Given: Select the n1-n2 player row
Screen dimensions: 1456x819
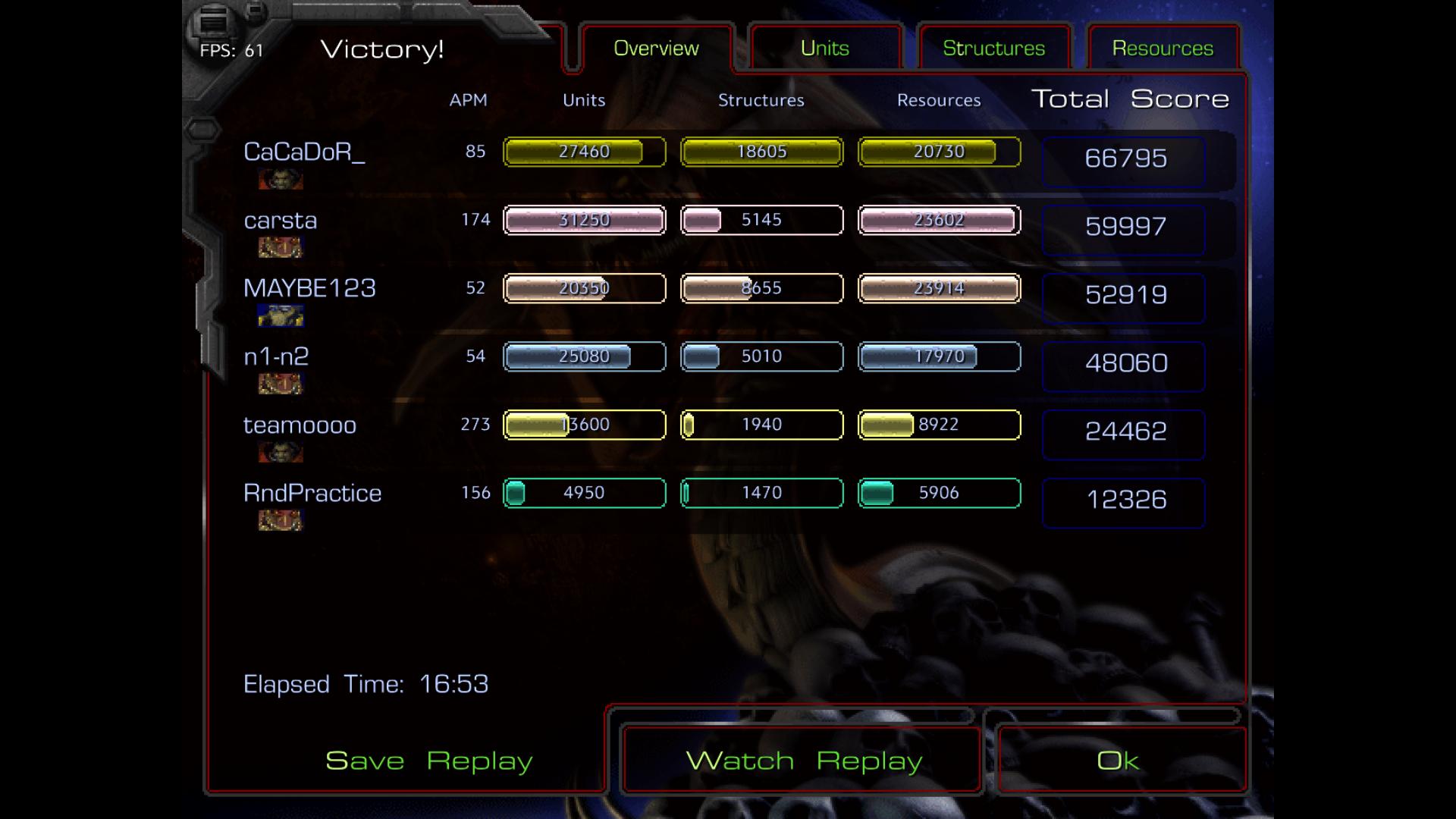Looking at the screenshot, I should tap(276, 356).
